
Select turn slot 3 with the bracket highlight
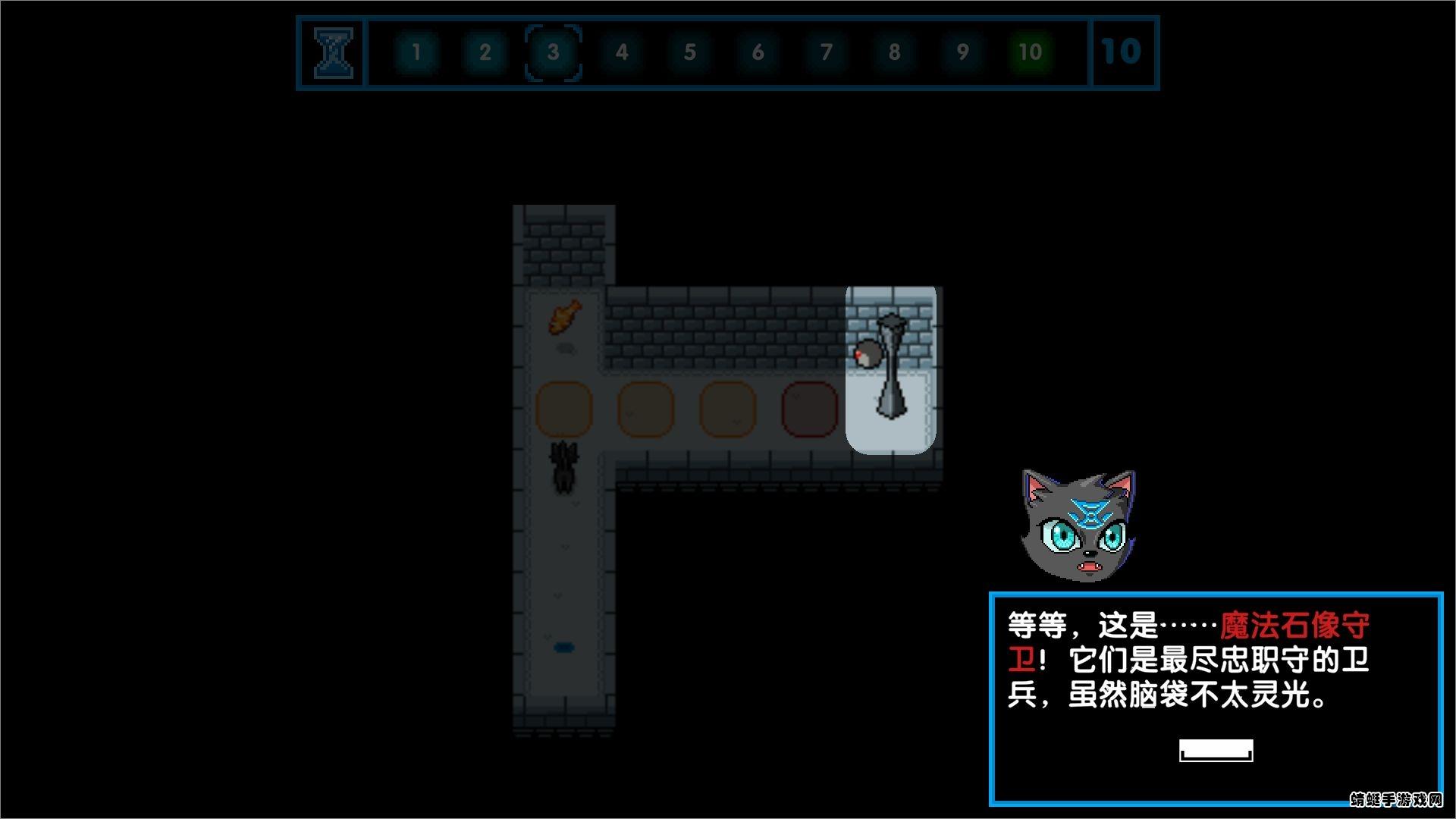(553, 52)
